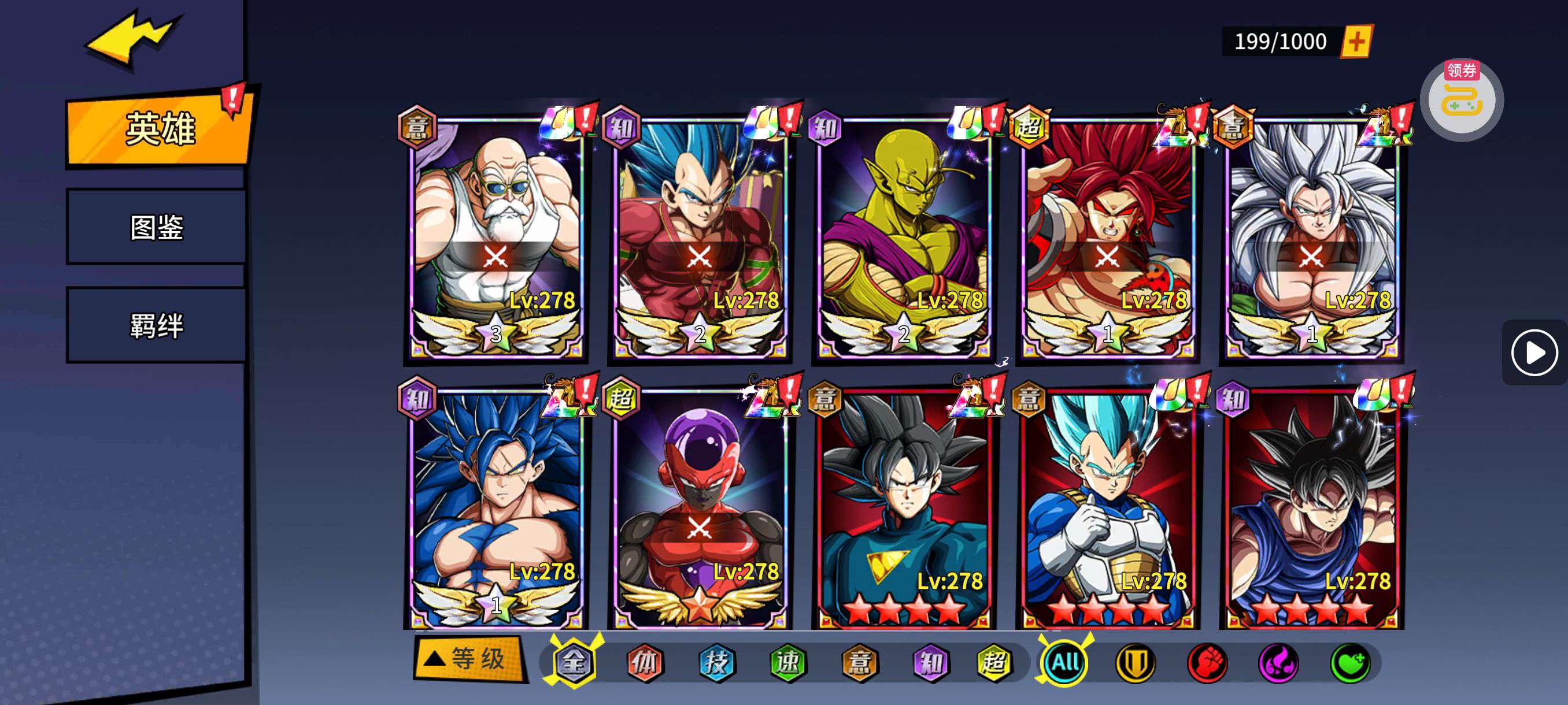The height and width of the screenshot is (705, 1568).
Task: Click the play arrow on the right edge
Action: (x=1533, y=353)
